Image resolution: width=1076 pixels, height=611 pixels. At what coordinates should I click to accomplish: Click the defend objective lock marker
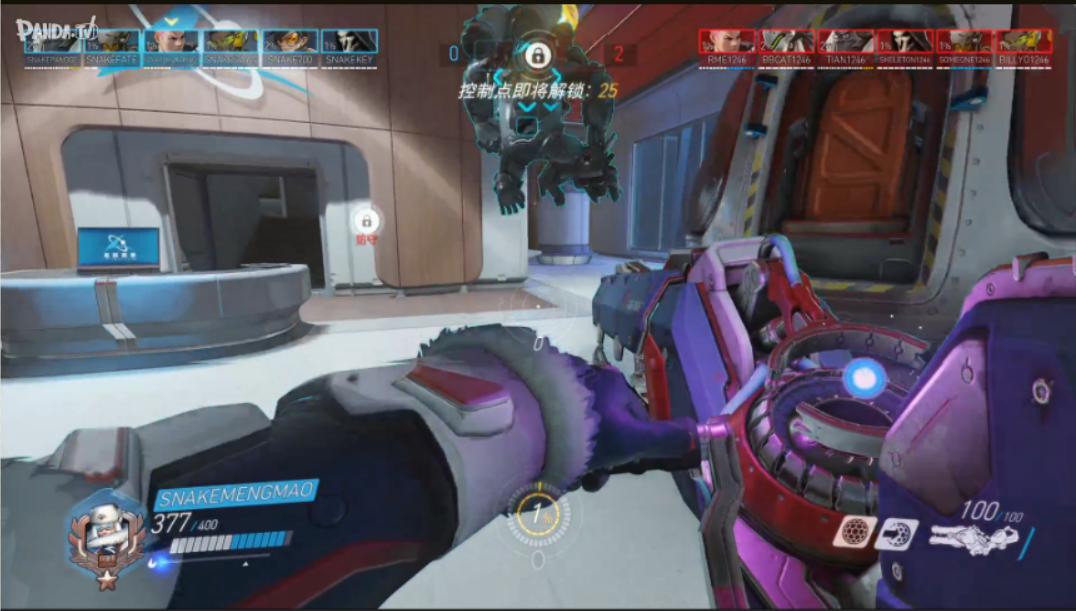click(366, 221)
